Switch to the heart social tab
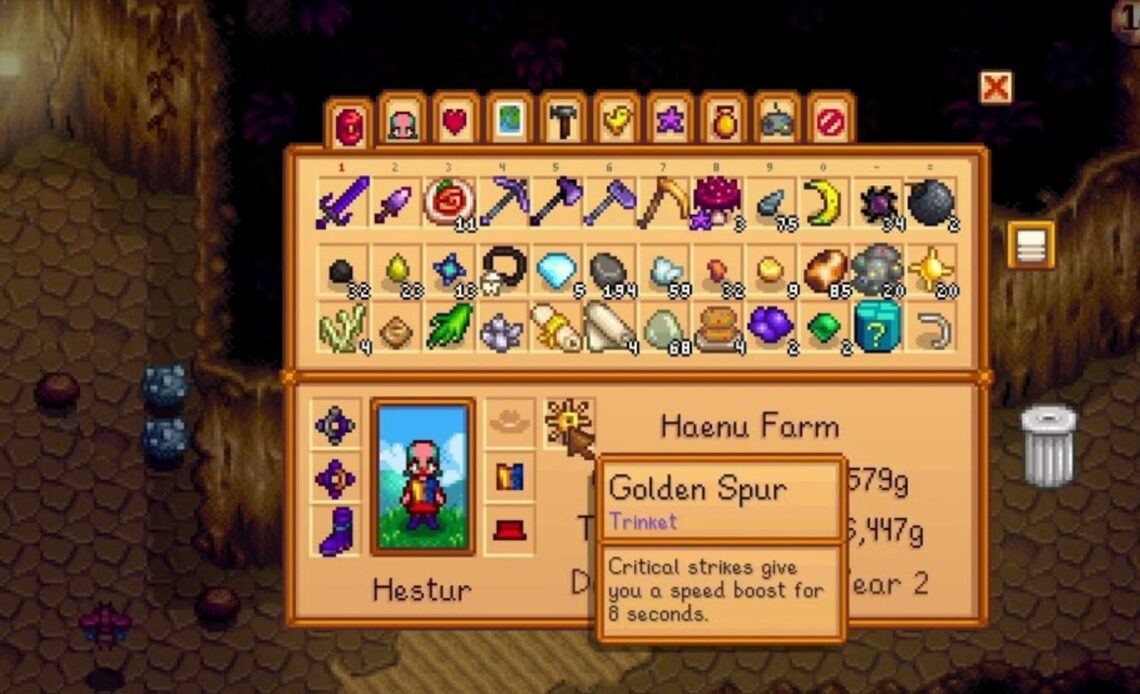 point(455,122)
